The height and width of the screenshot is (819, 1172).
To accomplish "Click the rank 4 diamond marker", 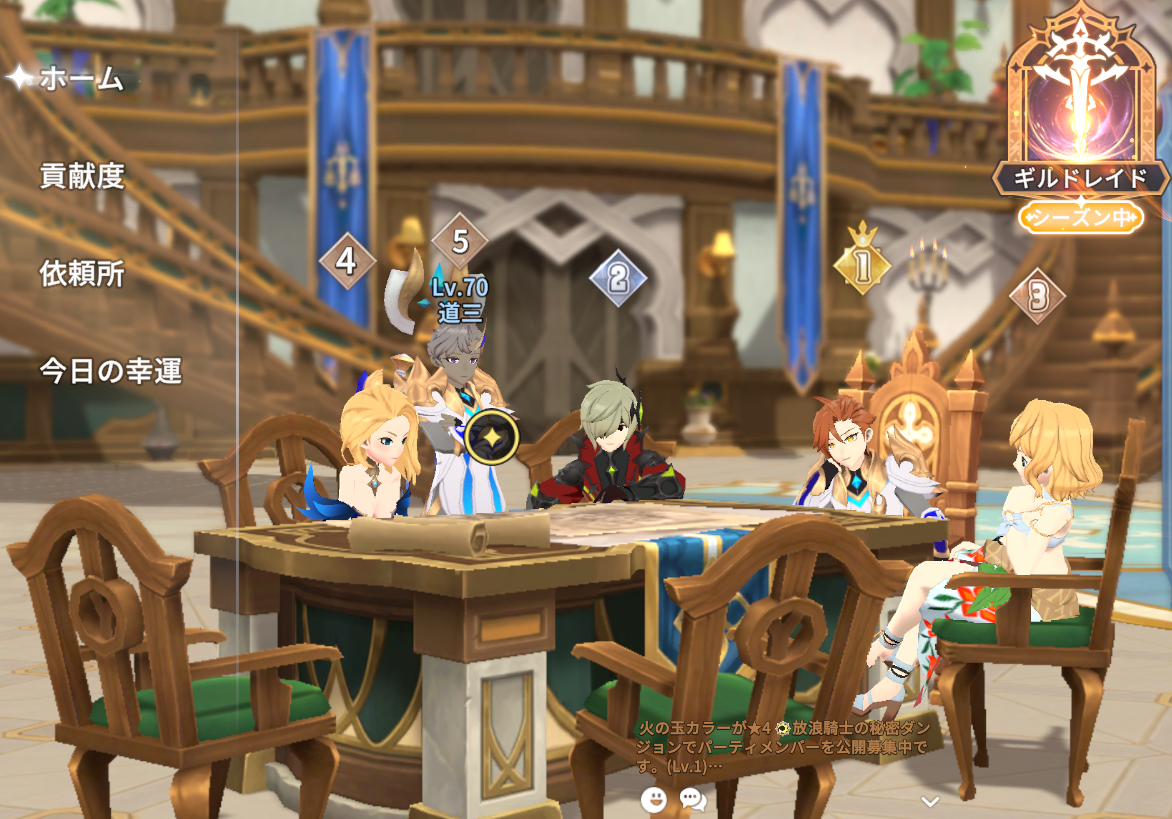I will point(346,261).
